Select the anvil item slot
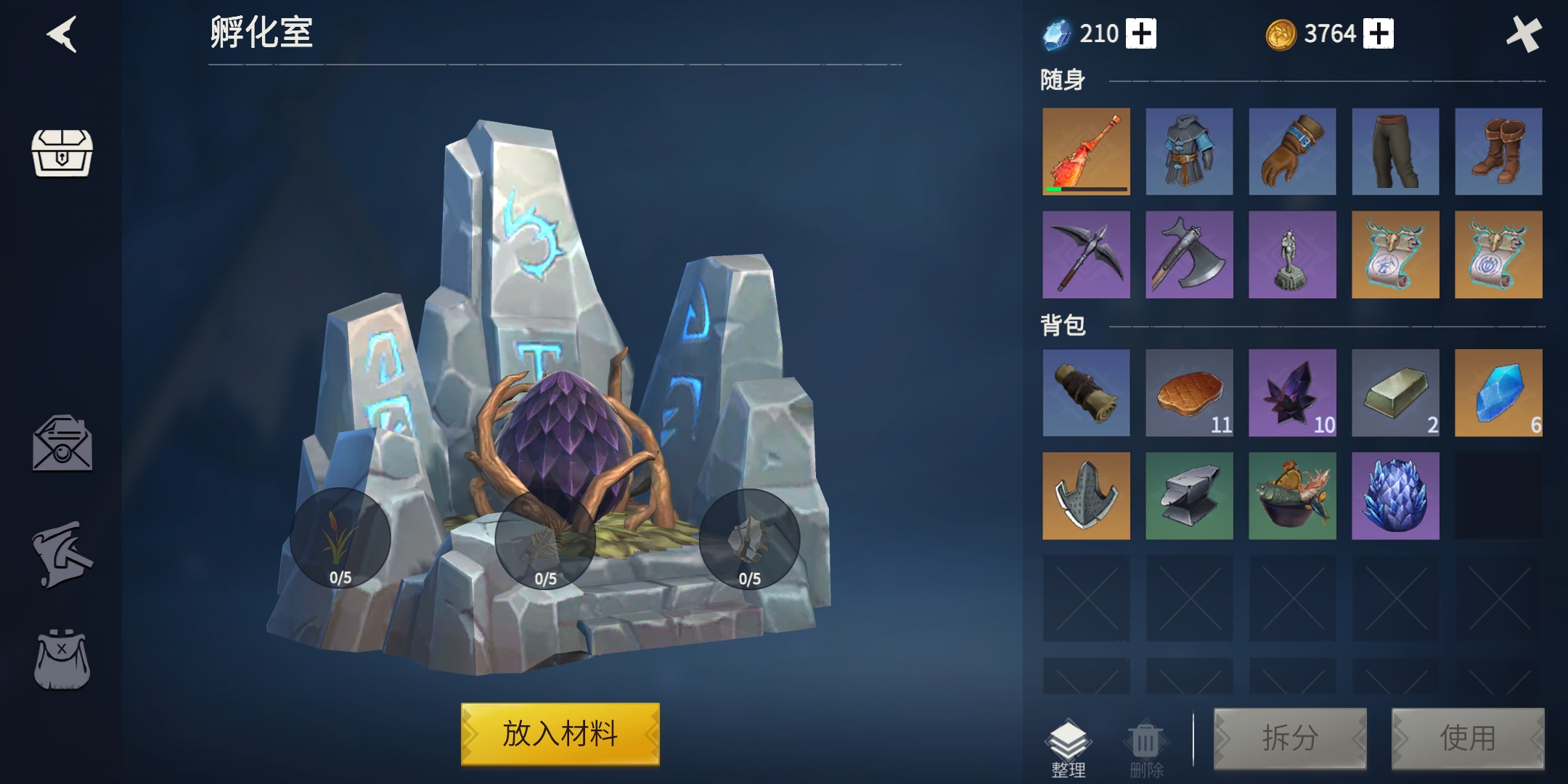Image resolution: width=1568 pixels, height=784 pixels. [x=1189, y=496]
